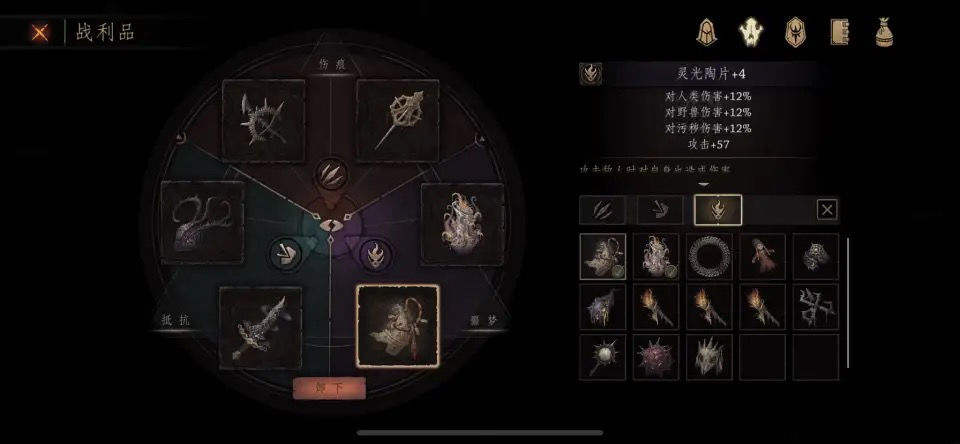Open the horned beast skull trophy tab
960x444 pixels.
pyautogui.click(x=751, y=32)
